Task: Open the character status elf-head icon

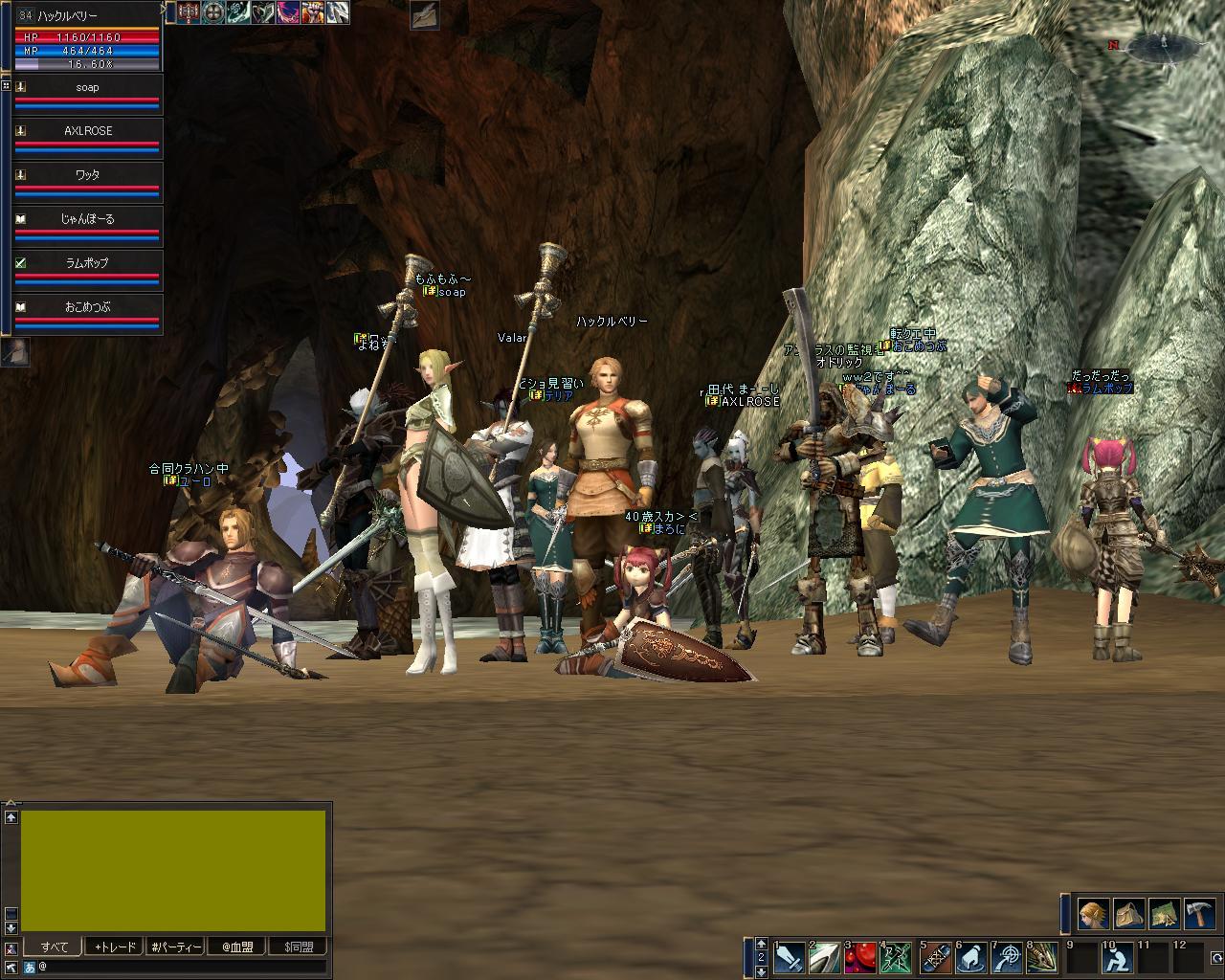Action: 1093,914
